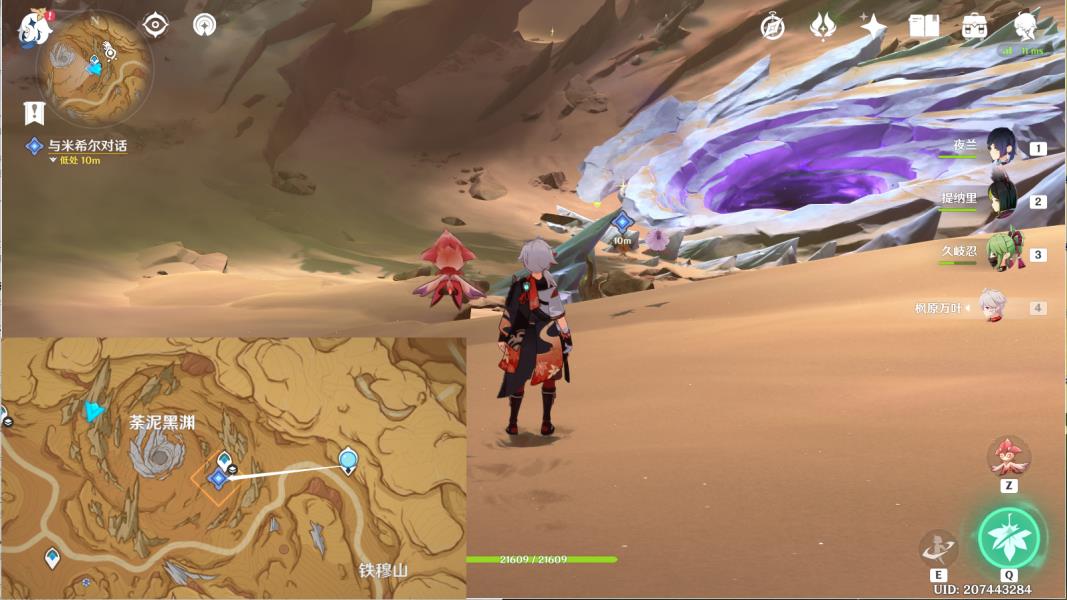Open the quest list banner icon
The image size is (1067, 600).
click(x=35, y=112)
